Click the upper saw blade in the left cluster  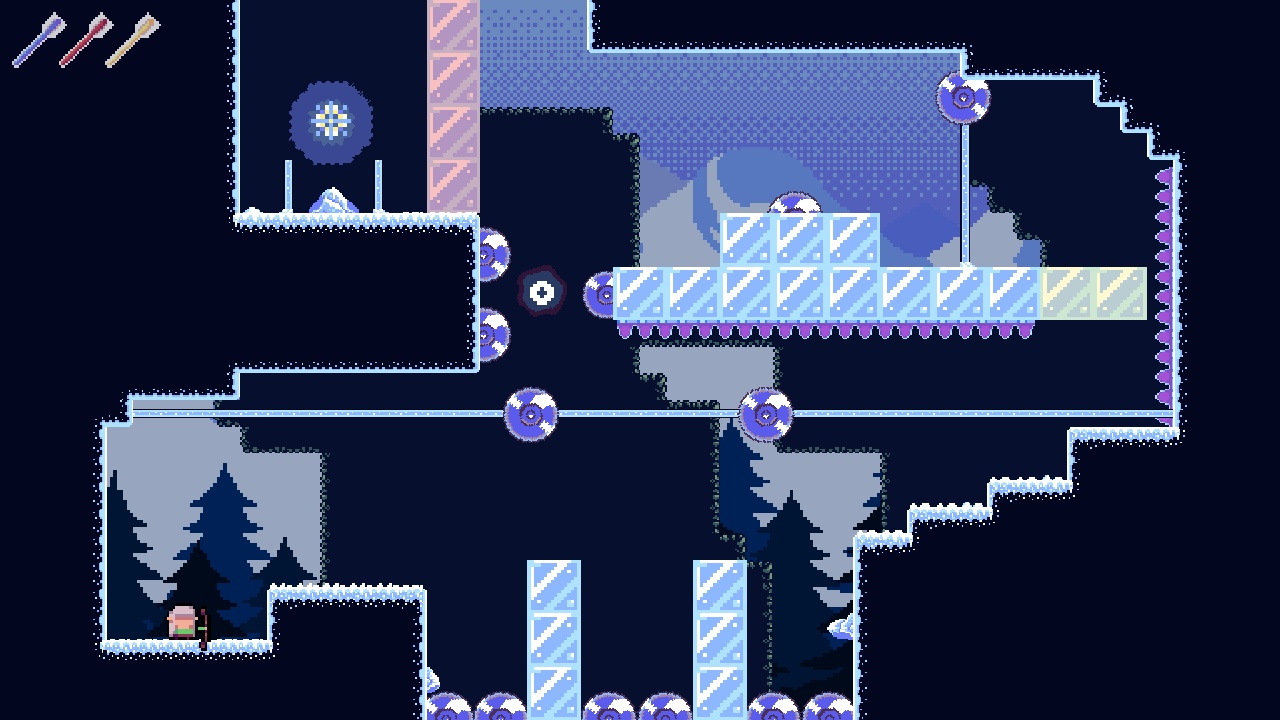coord(493,253)
